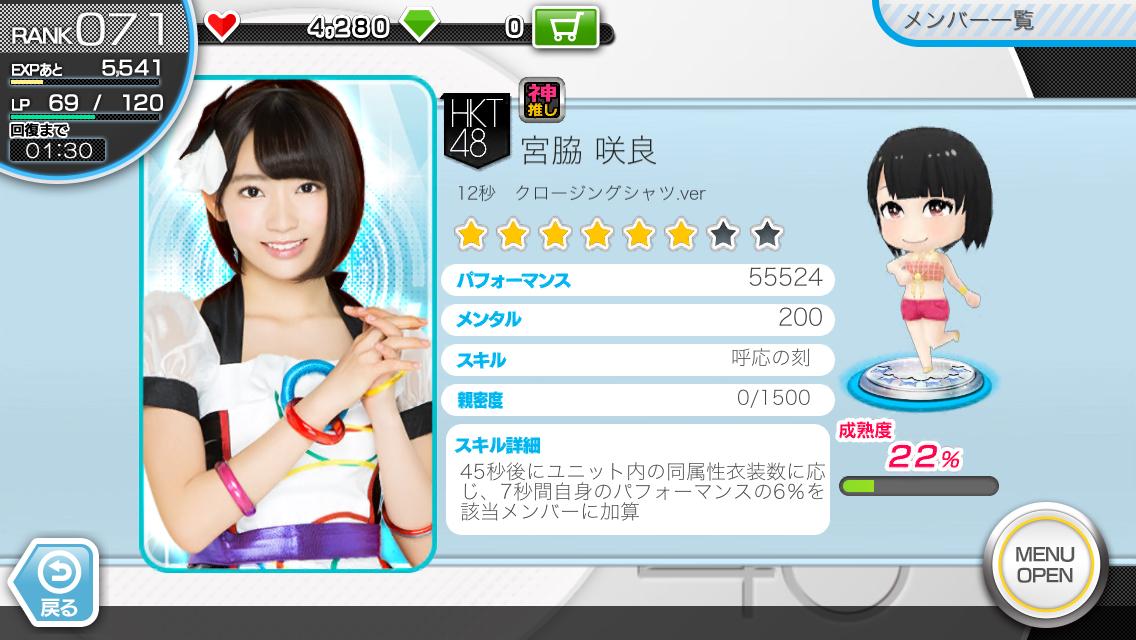Tap the member card photo
This screenshot has width=1136, height=640.
(x=288, y=324)
